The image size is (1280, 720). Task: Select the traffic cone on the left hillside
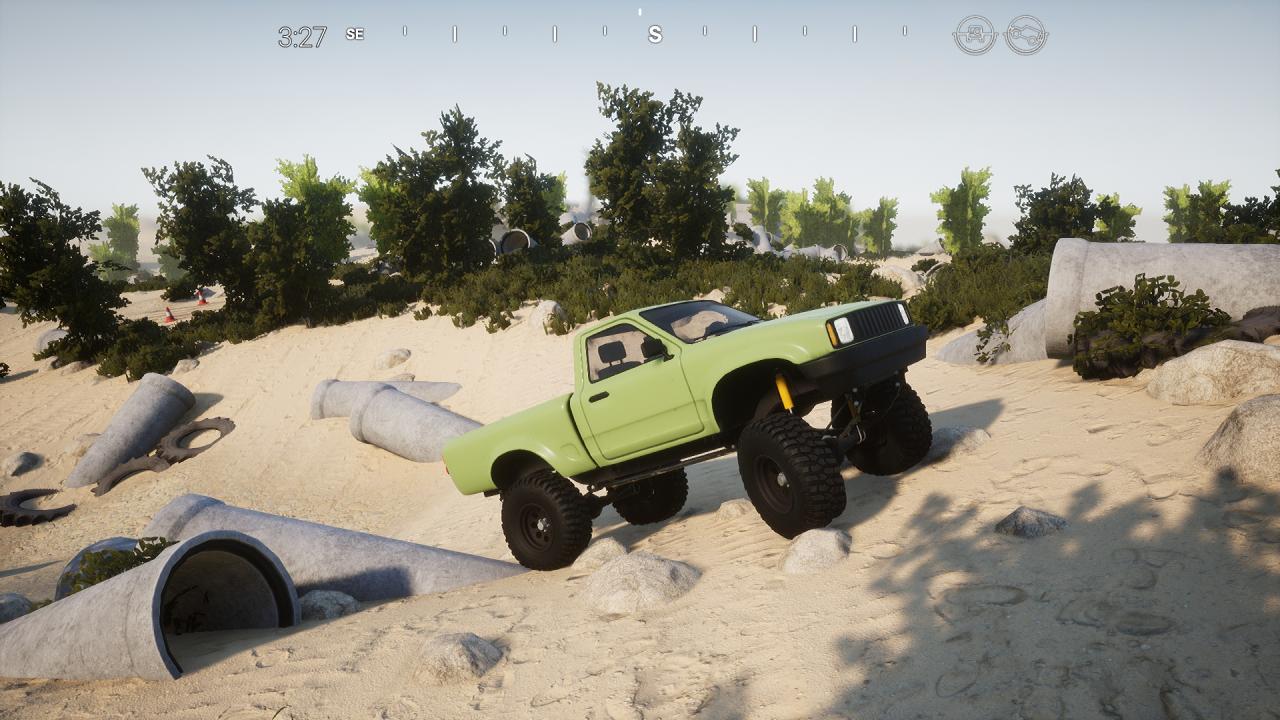(168, 316)
